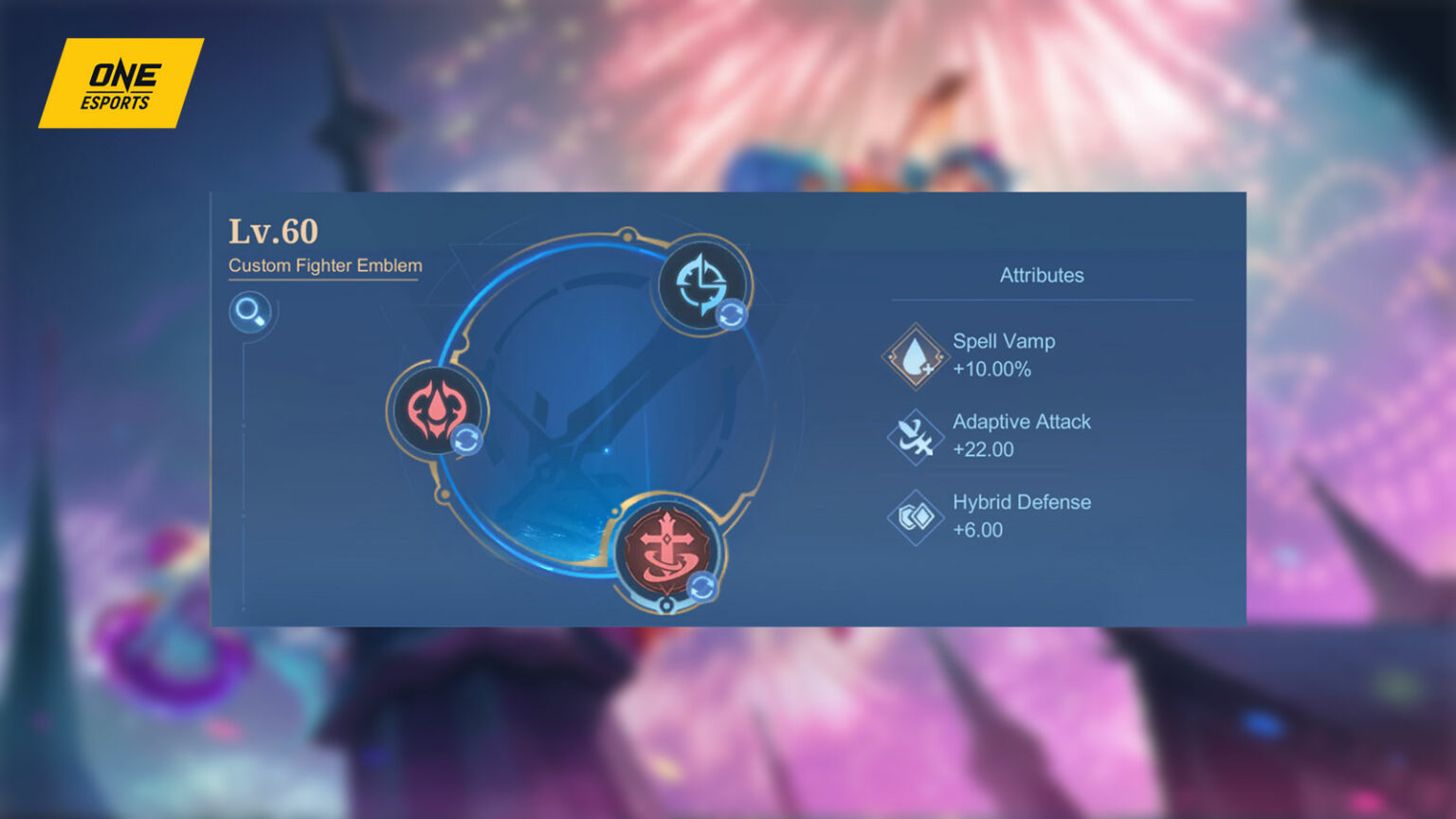Screen dimensions: 1456x819
Task: Open the emblem preview magnifier
Action: point(250,312)
